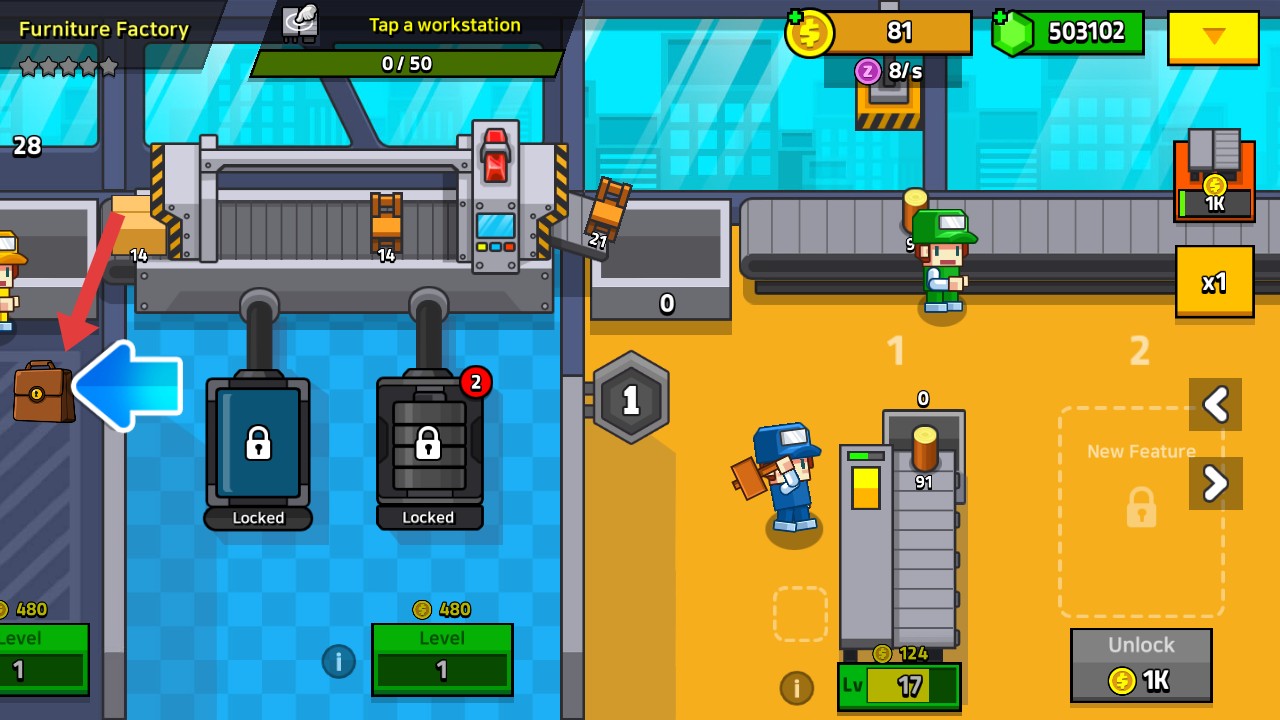Unlock the new feature for 1K
The image size is (1280, 720).
pos(1141,666)
